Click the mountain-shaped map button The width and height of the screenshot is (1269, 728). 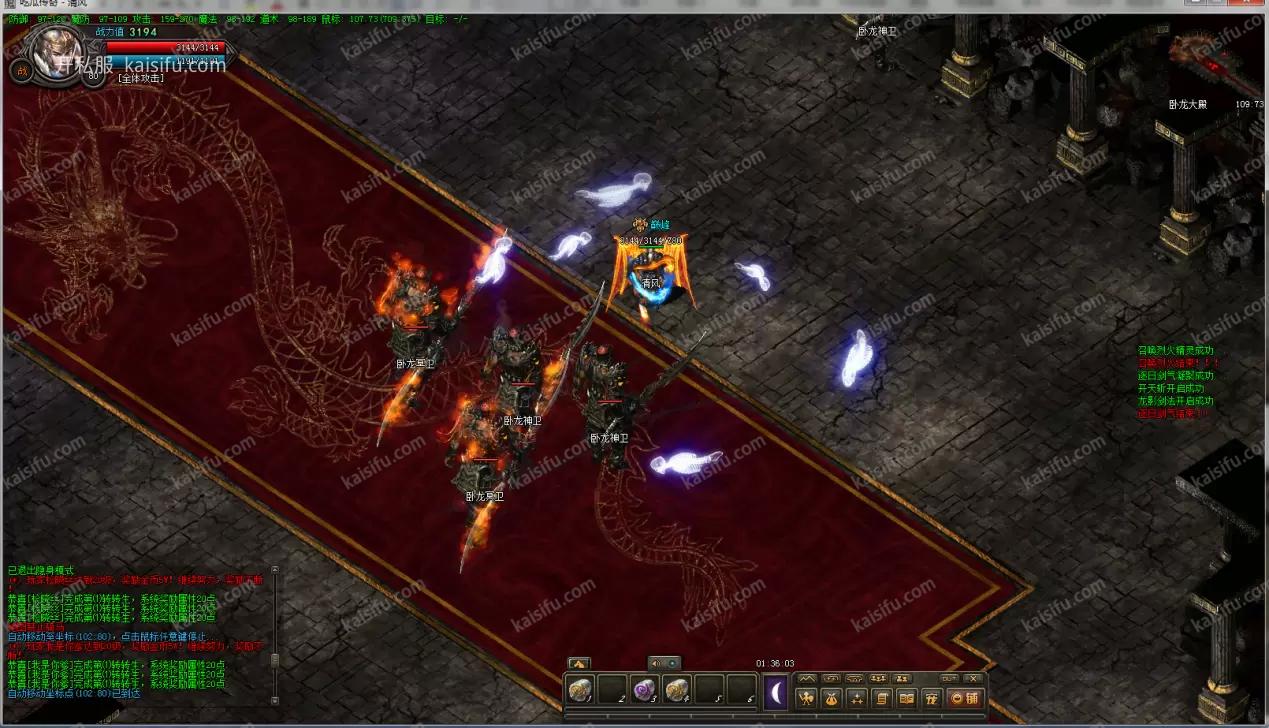point(808,678)
